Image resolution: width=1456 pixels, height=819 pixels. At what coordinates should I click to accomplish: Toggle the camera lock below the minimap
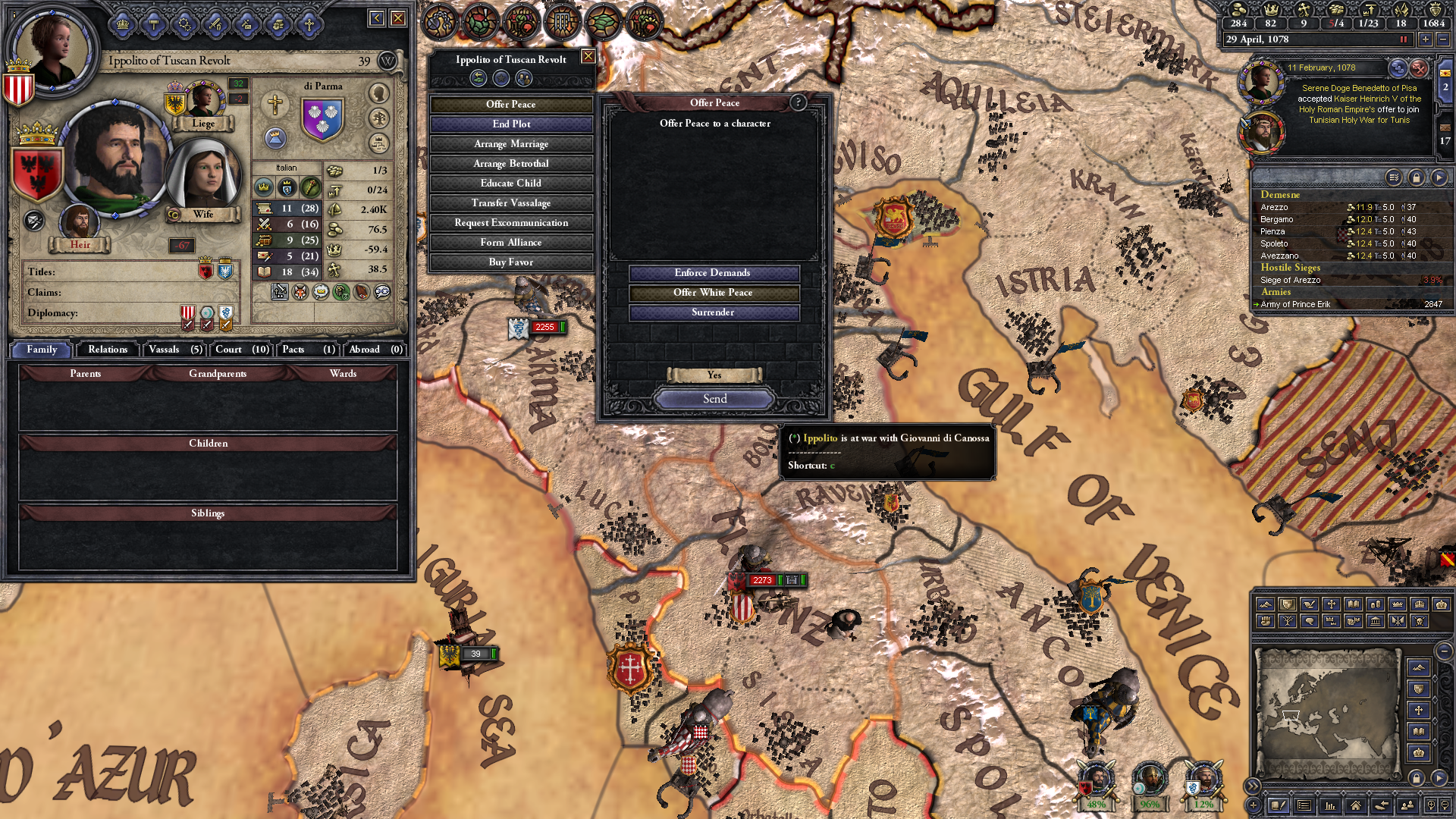[x=1417, y=778]
